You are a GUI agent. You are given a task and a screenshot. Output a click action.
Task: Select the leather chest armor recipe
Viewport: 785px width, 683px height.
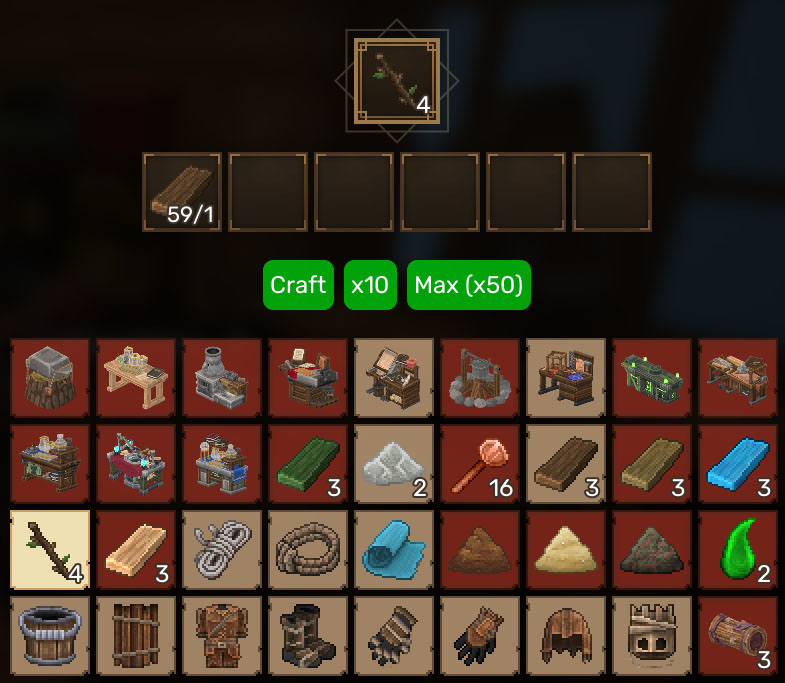point(222,636)
